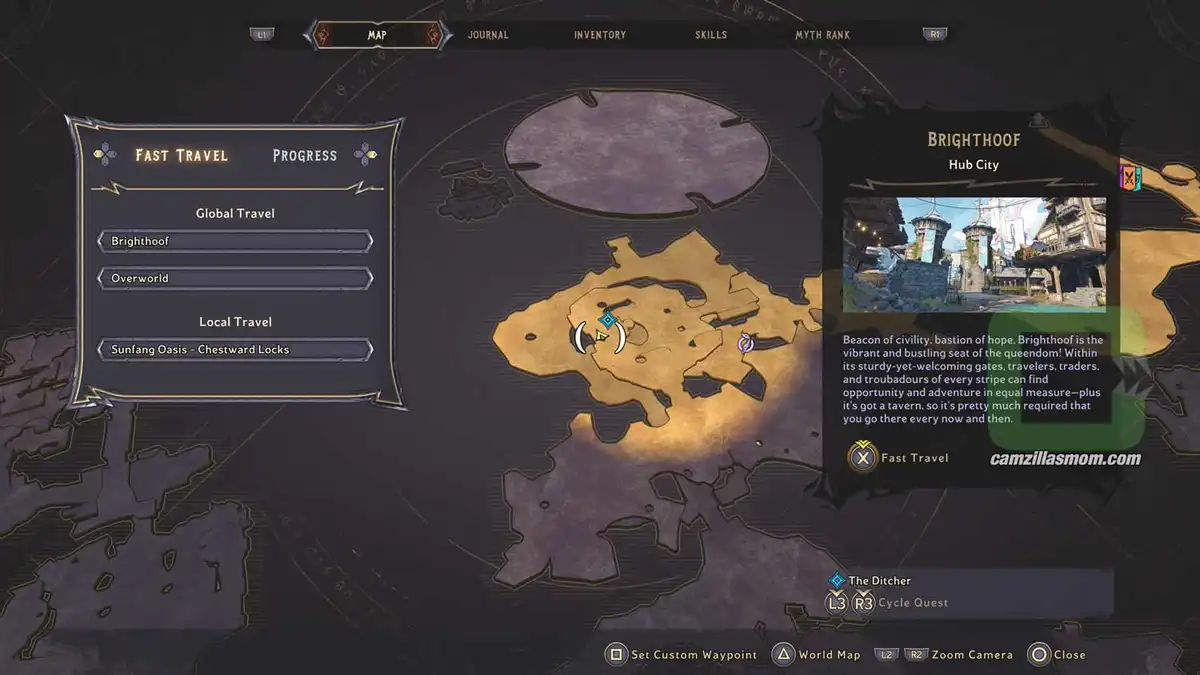Click the Brighthoof location preview image
Image resolution: width=1200 pixels, height=675 pixels.
pyautogui.click(x=974, y=255)
